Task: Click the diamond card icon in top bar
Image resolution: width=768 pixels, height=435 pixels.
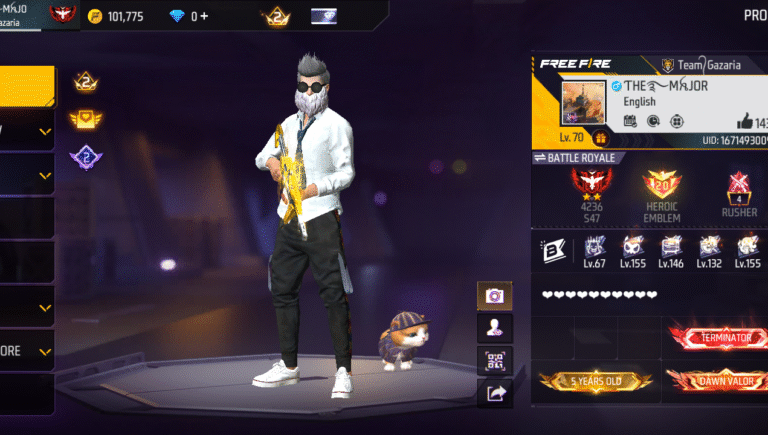Action: [324, 16]
